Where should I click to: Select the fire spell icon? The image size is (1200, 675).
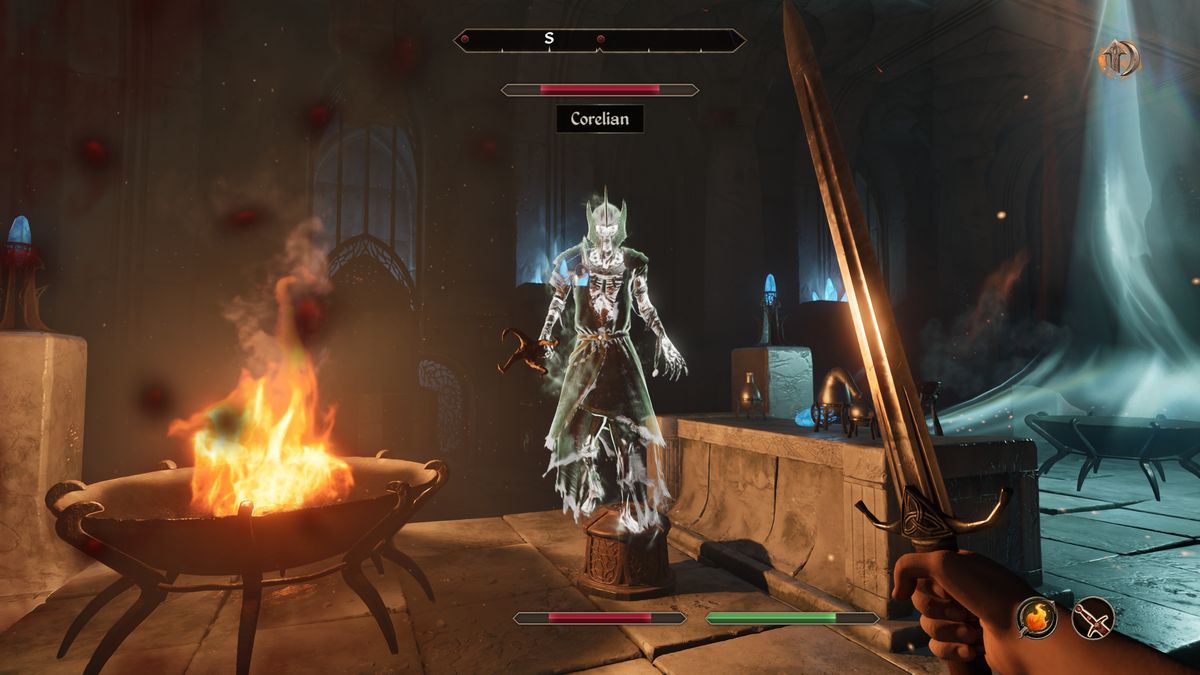pos(1037,617)
